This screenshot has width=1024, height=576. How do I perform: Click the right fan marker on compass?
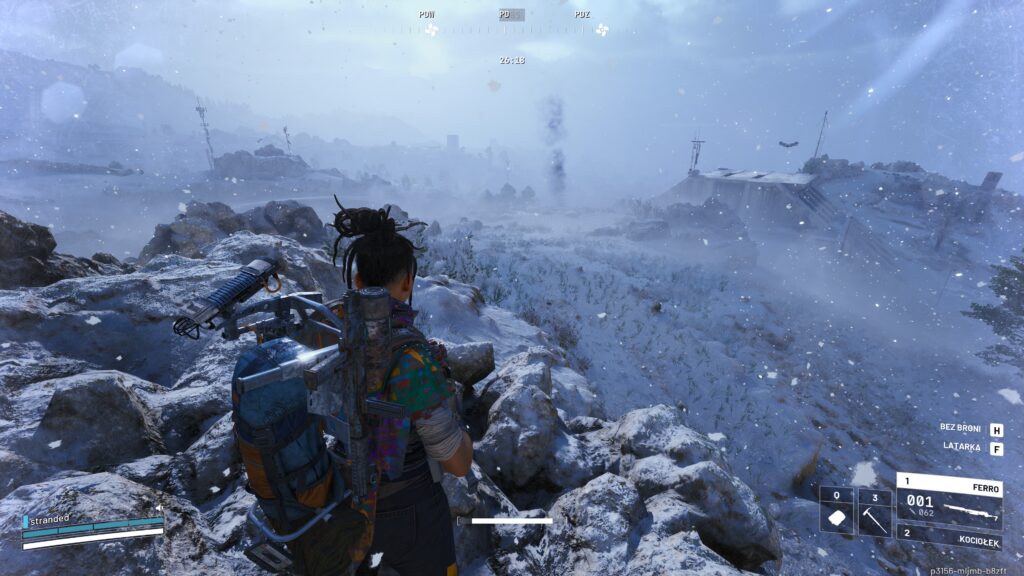tap(602, 30)
